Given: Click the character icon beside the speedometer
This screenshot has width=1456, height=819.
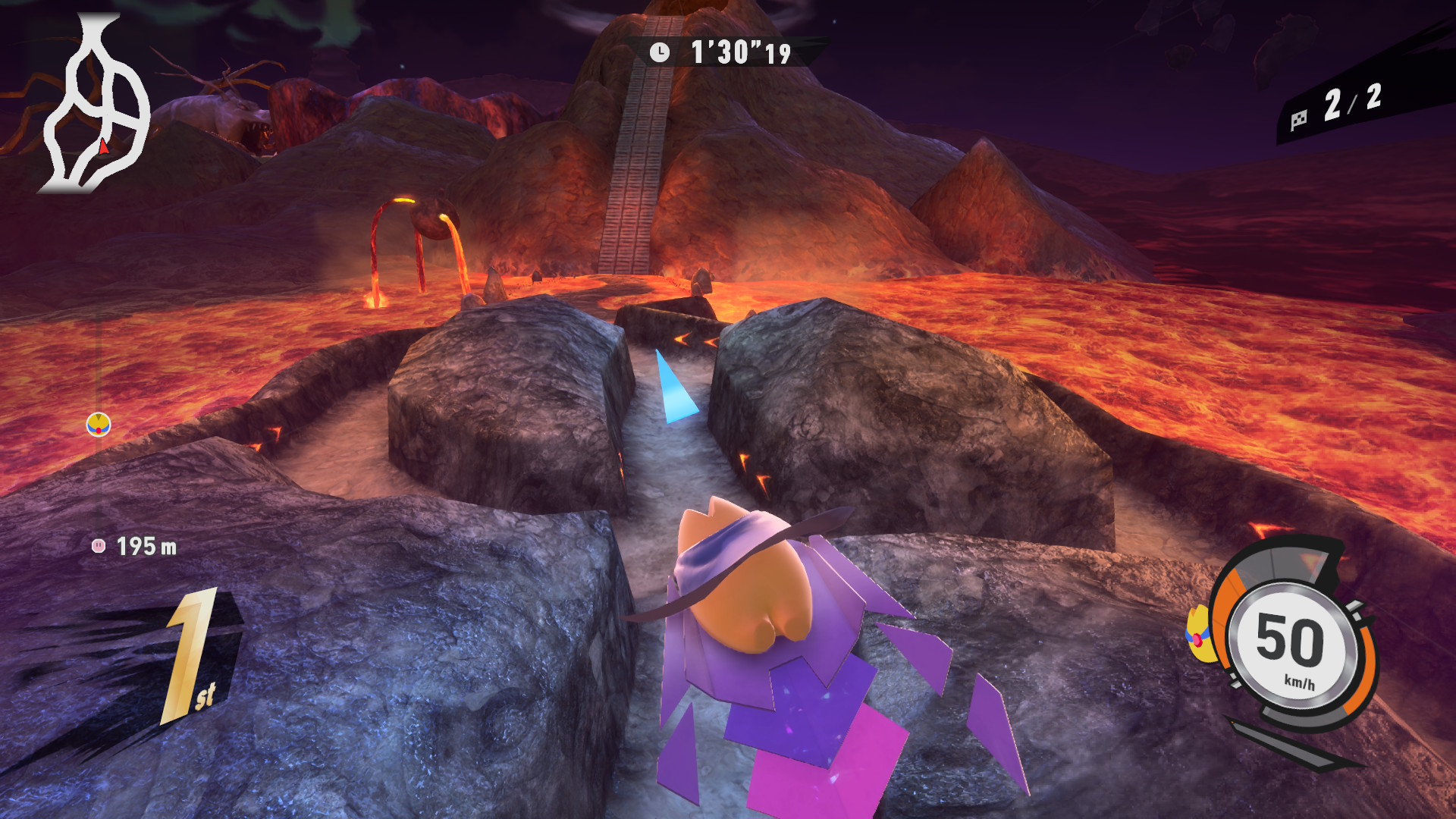Looking at the screenshot, I should click(1198, 635).
